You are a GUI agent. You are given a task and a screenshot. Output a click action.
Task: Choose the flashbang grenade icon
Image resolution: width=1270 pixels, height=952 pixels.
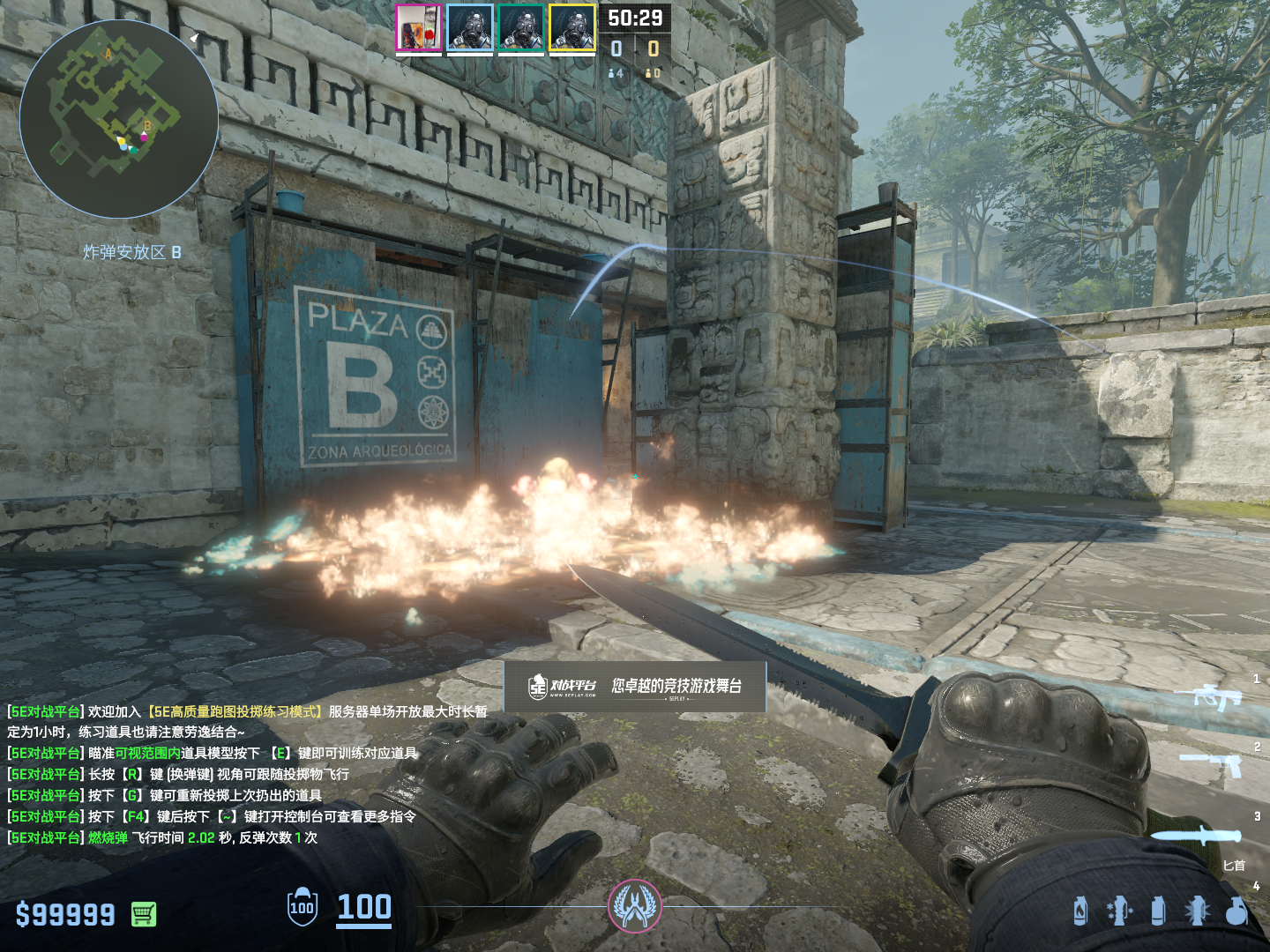click(x=1197, y=911)
